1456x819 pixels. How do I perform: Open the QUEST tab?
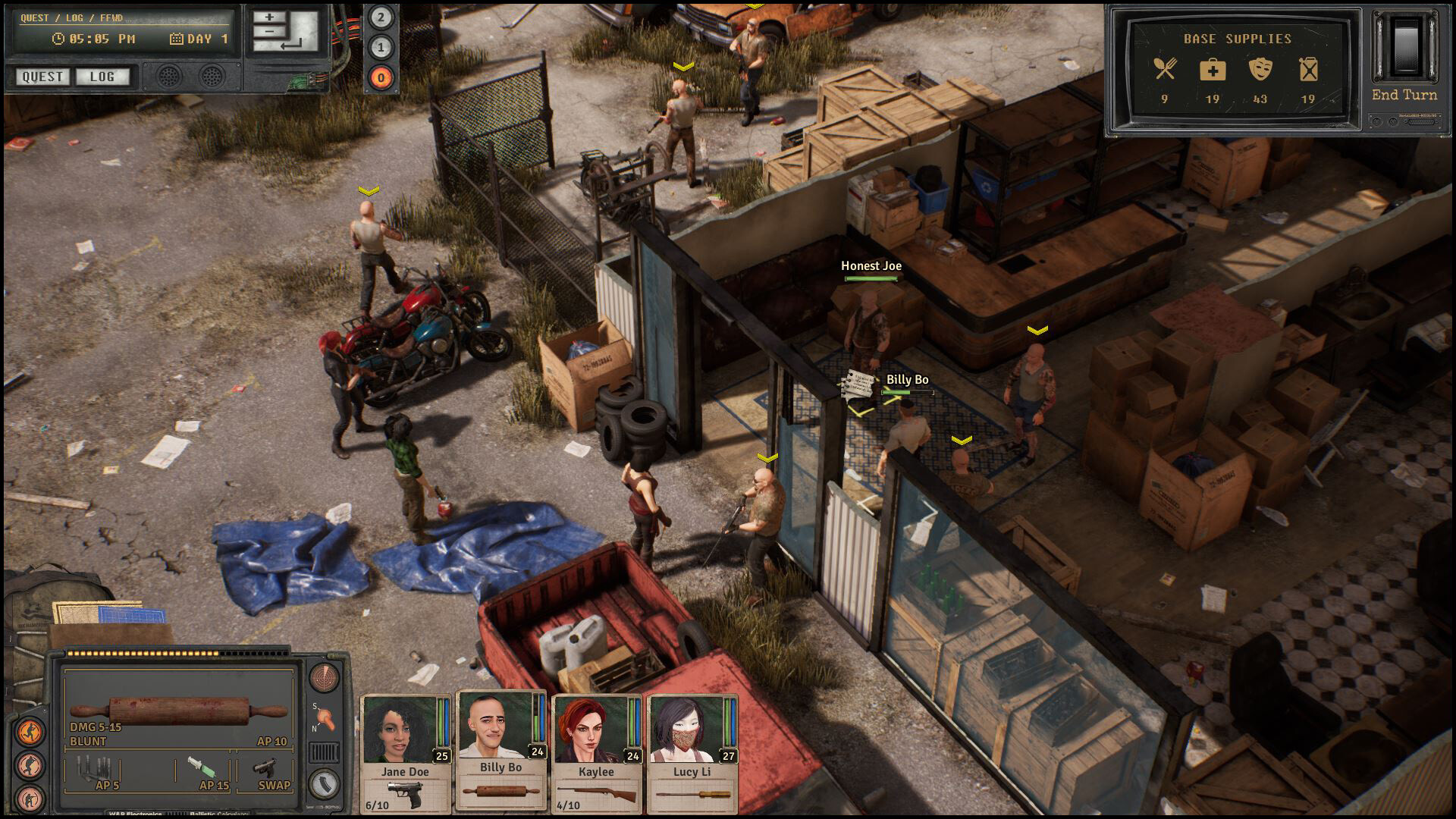(41, 77)
